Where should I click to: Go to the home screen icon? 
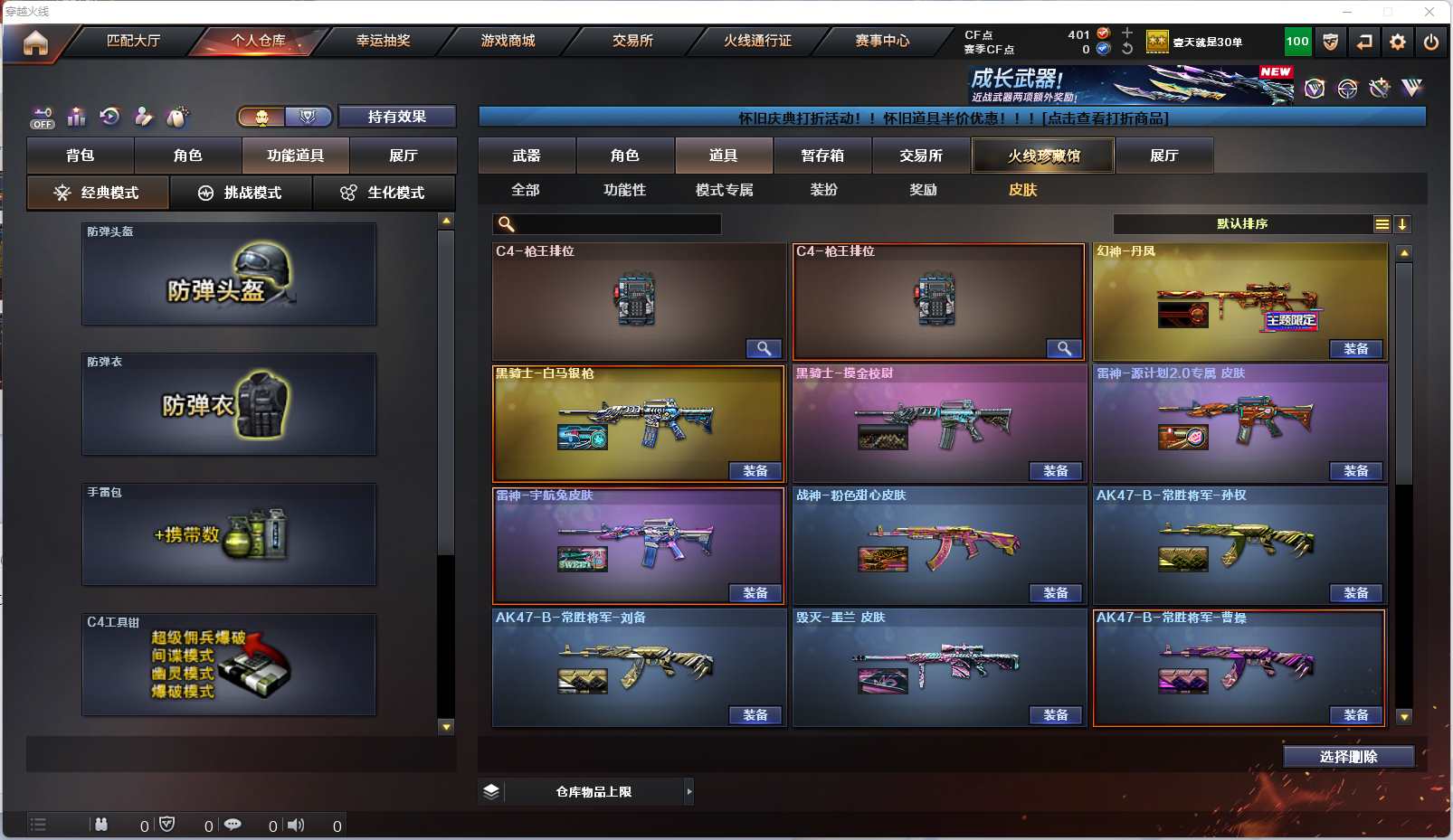[x=35, y=42]
